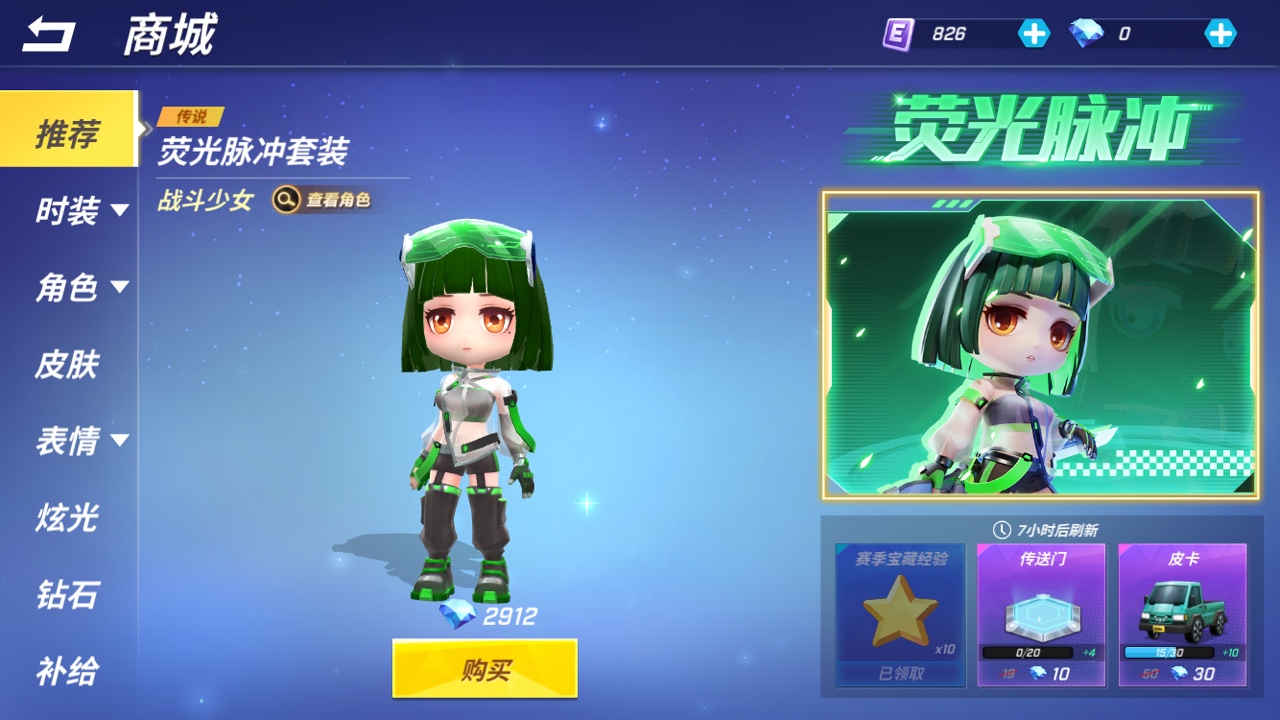View character with 查看角色 button
The image size is (1280, 720).
324,200
